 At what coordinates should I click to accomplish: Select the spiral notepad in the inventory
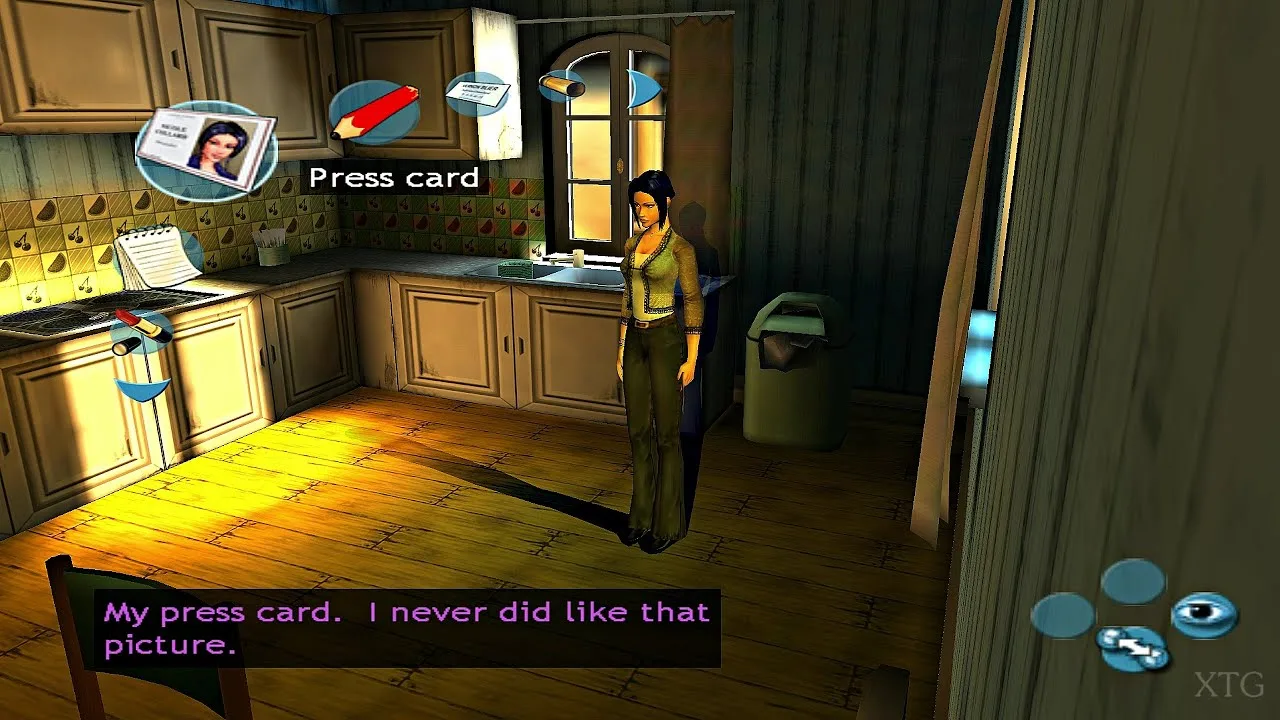(157, 256)
